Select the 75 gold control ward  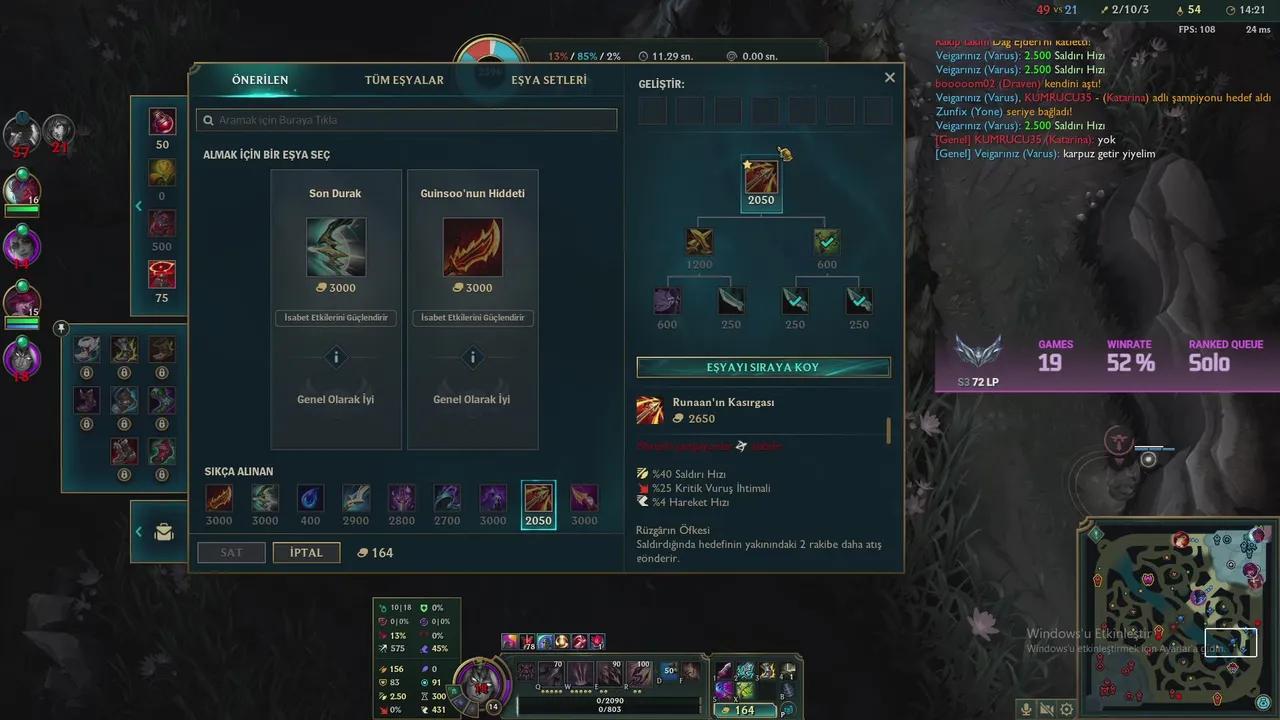coord(162,273)
